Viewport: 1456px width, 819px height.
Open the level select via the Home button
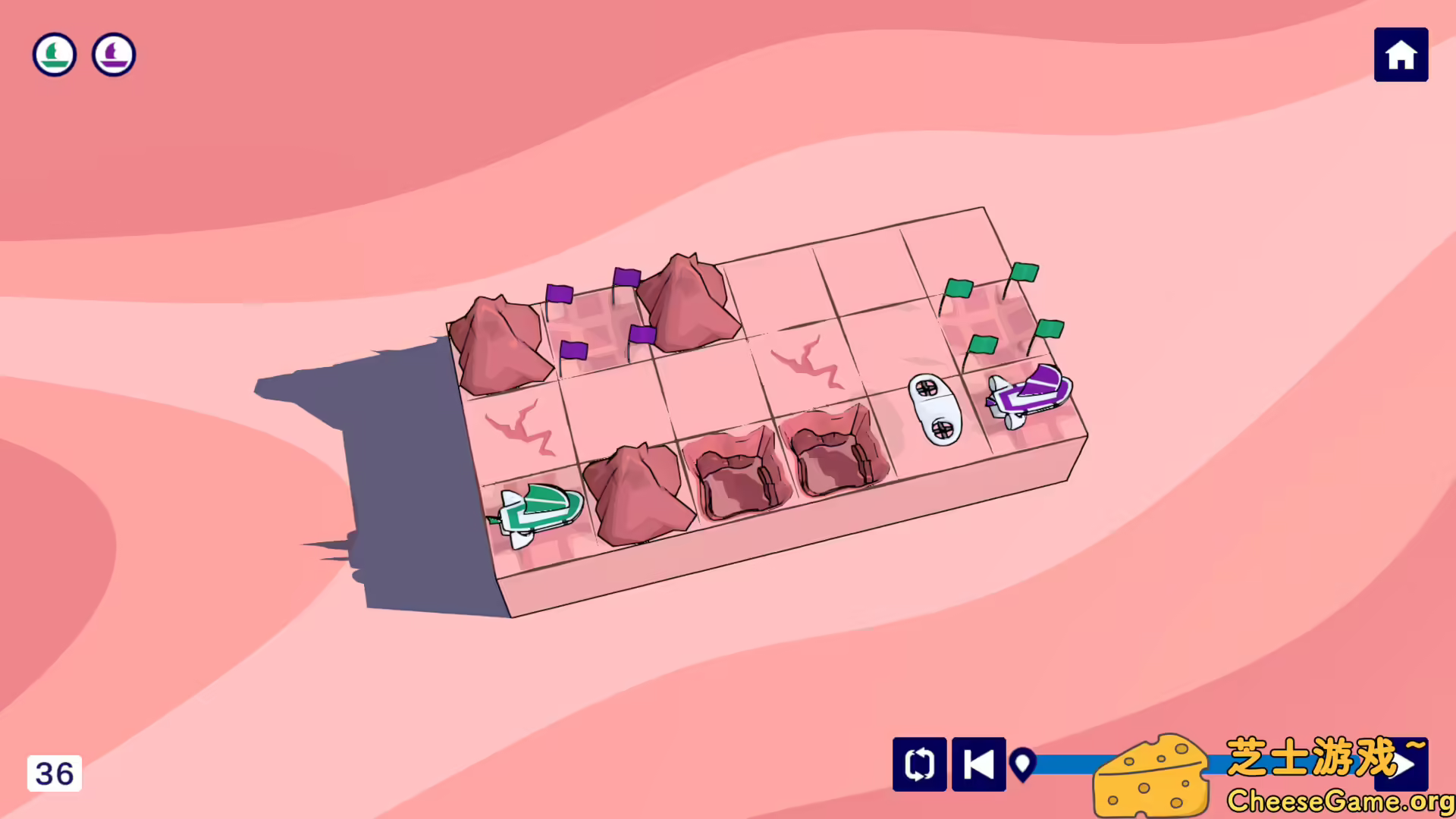click(1401, 54)
